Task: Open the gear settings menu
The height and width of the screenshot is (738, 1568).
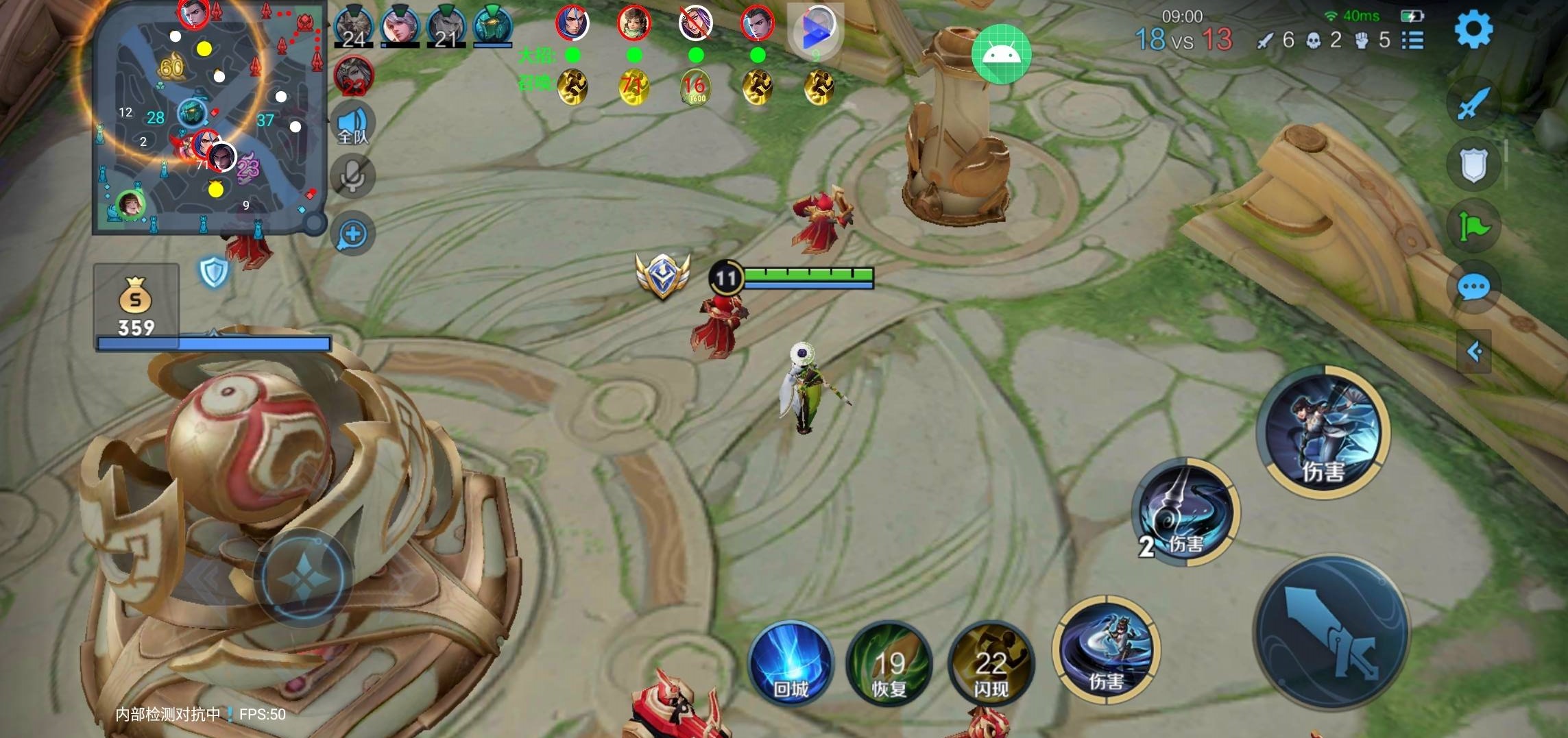Action: click(1473, 30)
